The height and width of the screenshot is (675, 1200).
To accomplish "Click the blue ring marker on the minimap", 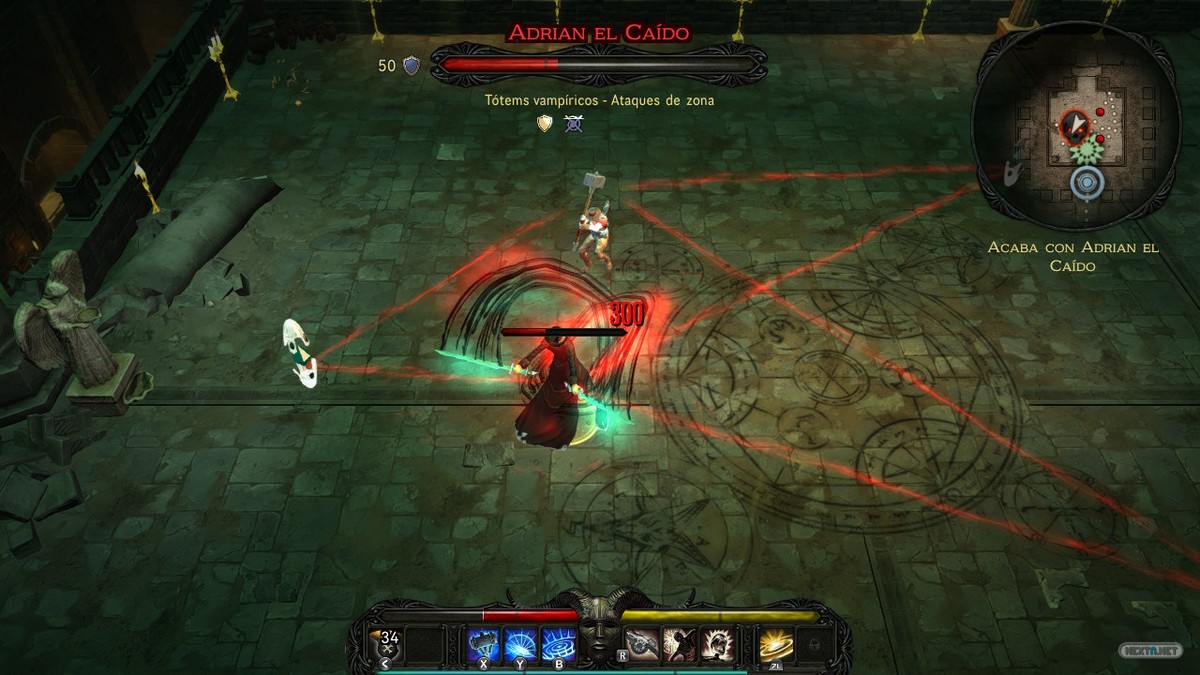I will click(1086, 183).
